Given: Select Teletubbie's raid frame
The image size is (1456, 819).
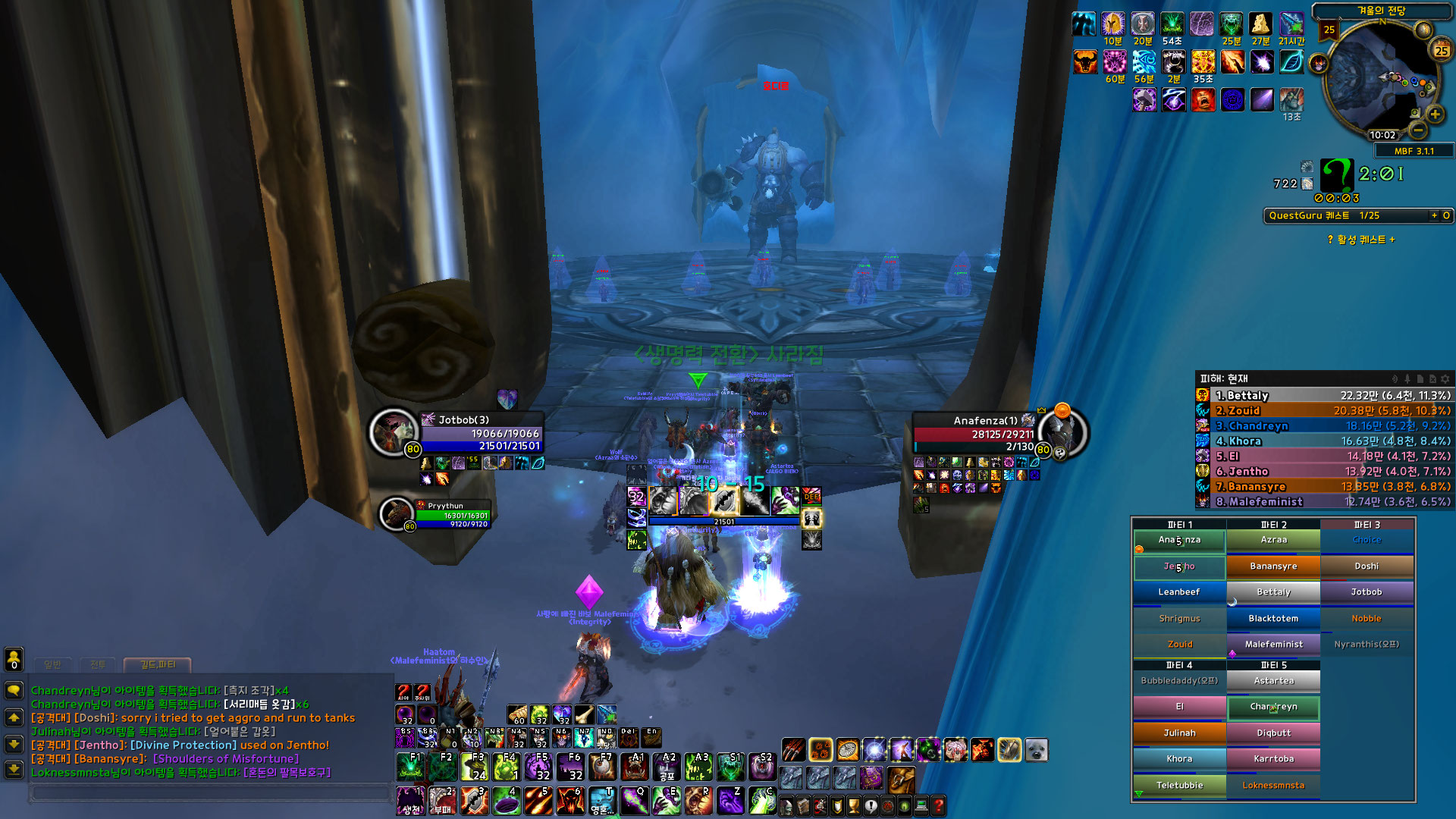Looking at the screenshot, I should (1179, 786).
